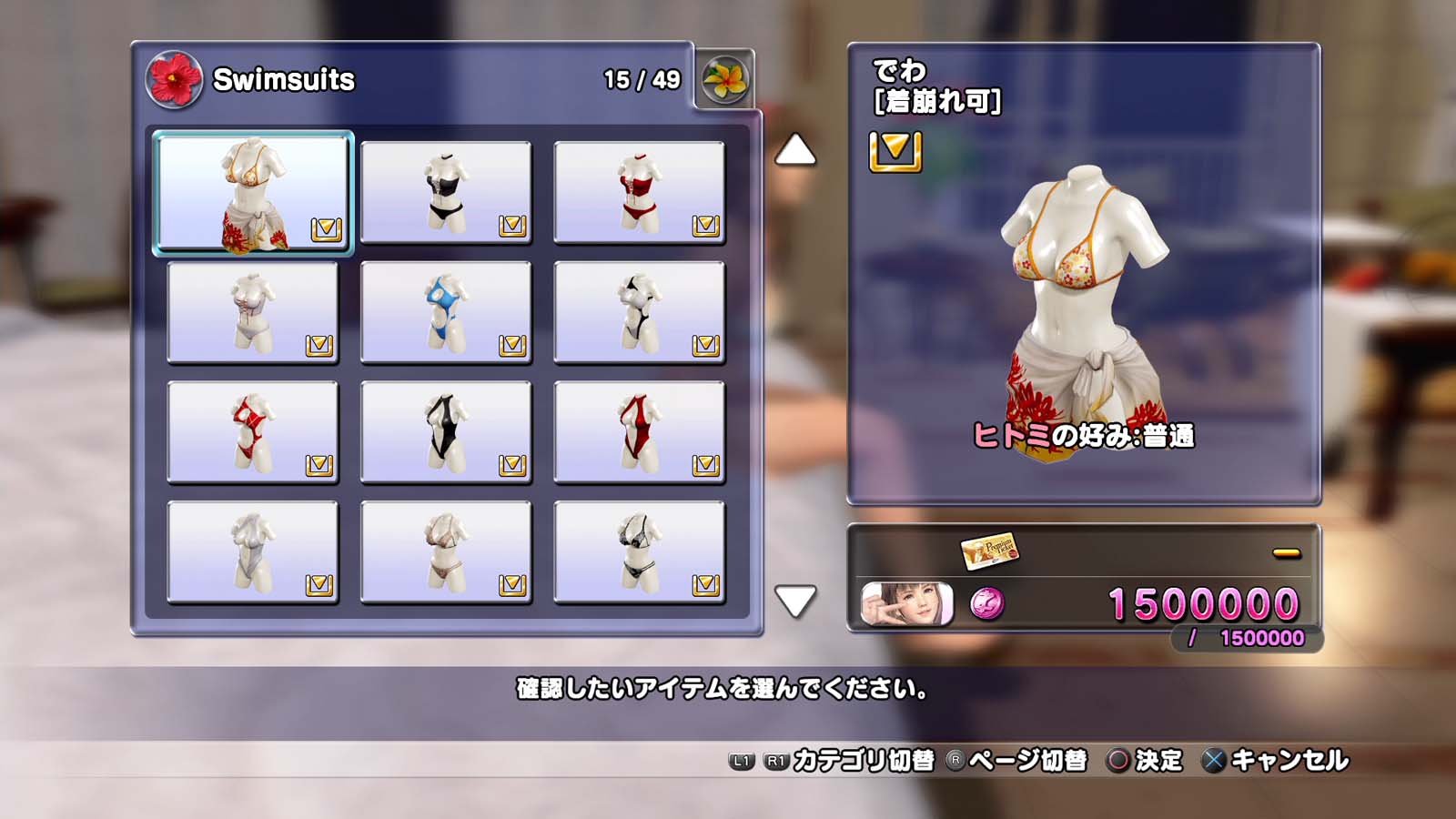The height and width of the screenshot is (819, 1456).
Task: Switch to the yellow plumeria flower category
Action: (x=725, y=79)
